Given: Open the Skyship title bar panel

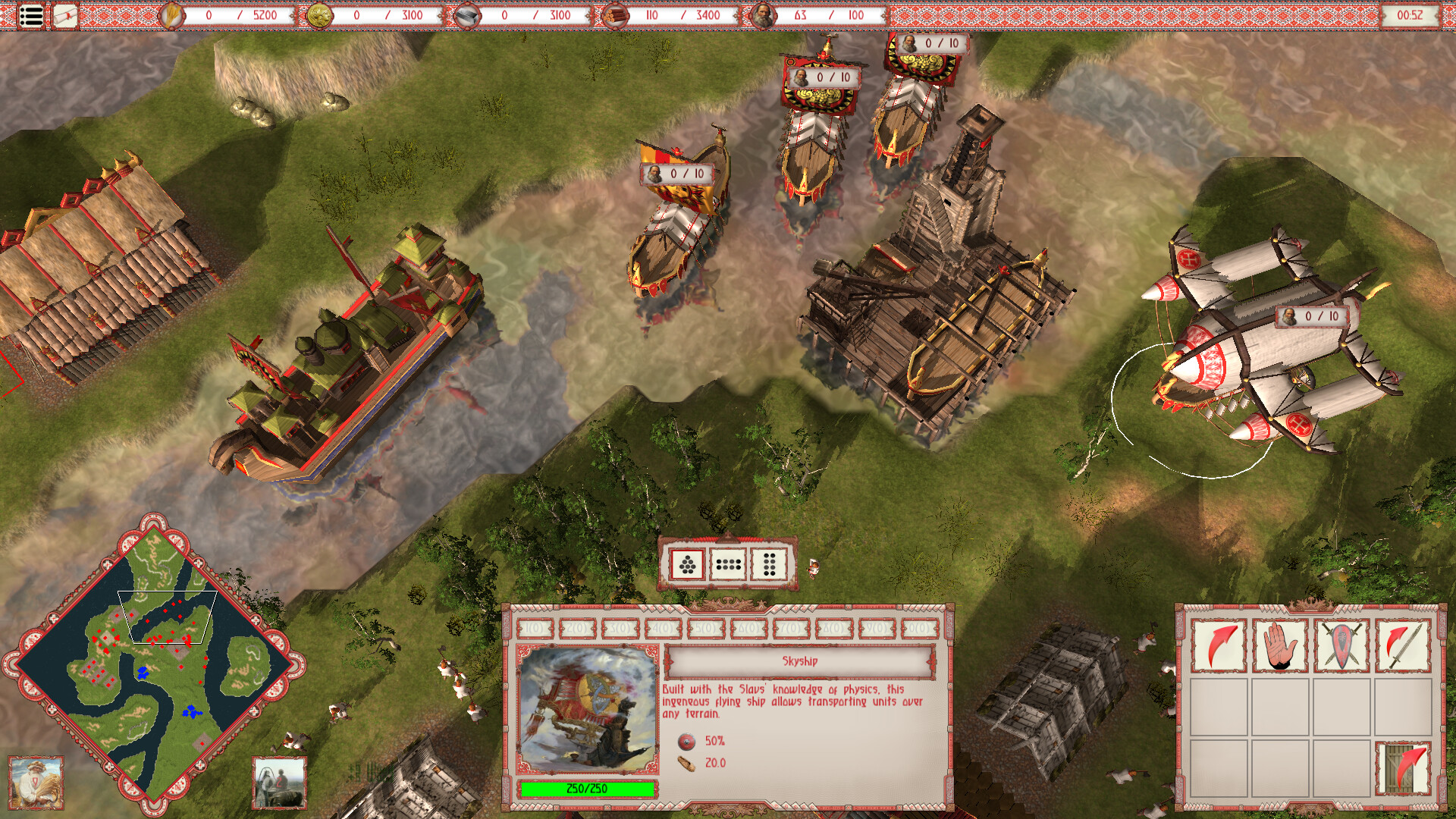Looking at the screenshot, I should tap(800, 661).
